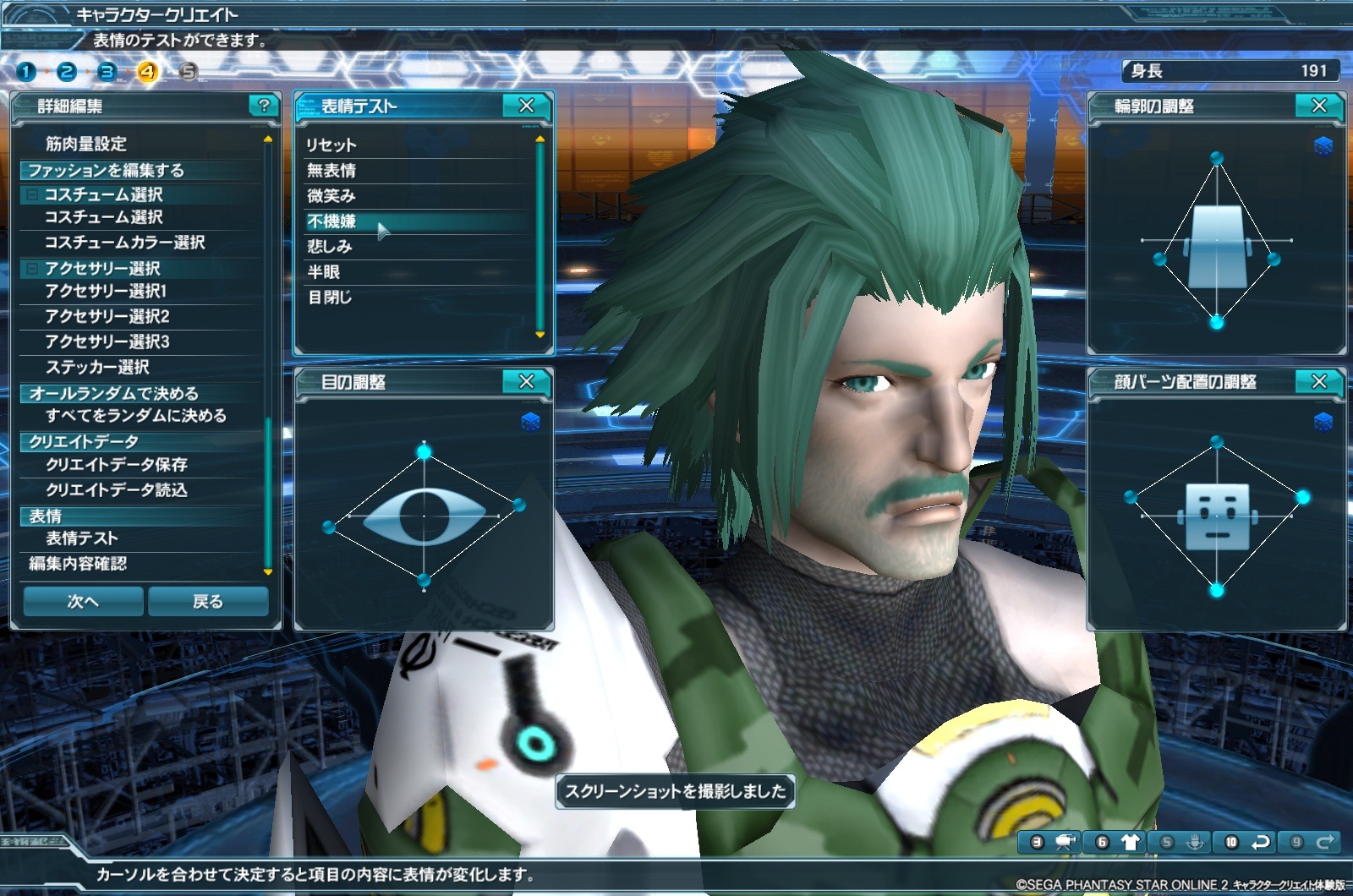Select リセット to reset expression
The height and width of the screenshot is (896, 1353).
[x=331, y=145]
